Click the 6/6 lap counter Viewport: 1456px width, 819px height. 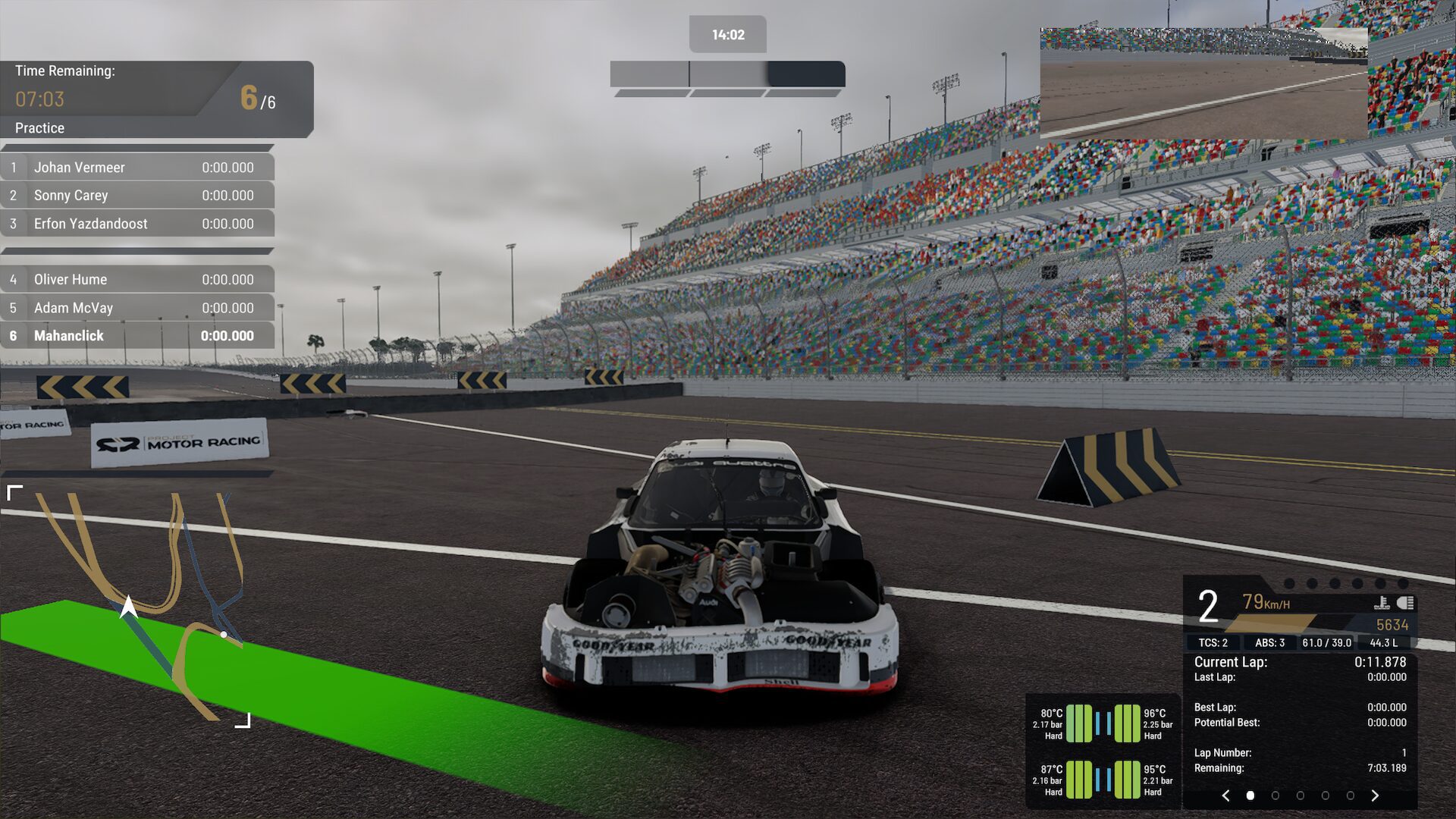[x=256, y=99]
